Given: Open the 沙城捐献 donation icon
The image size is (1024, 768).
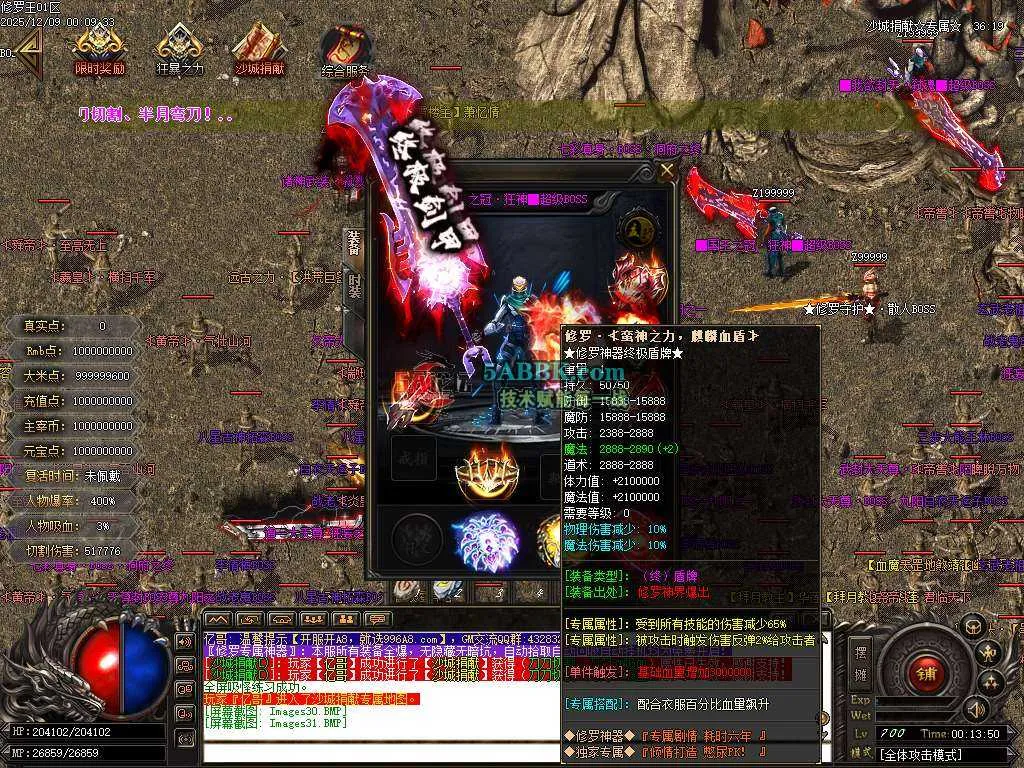Looking at the screenshot, I should [x=260, y=50].
